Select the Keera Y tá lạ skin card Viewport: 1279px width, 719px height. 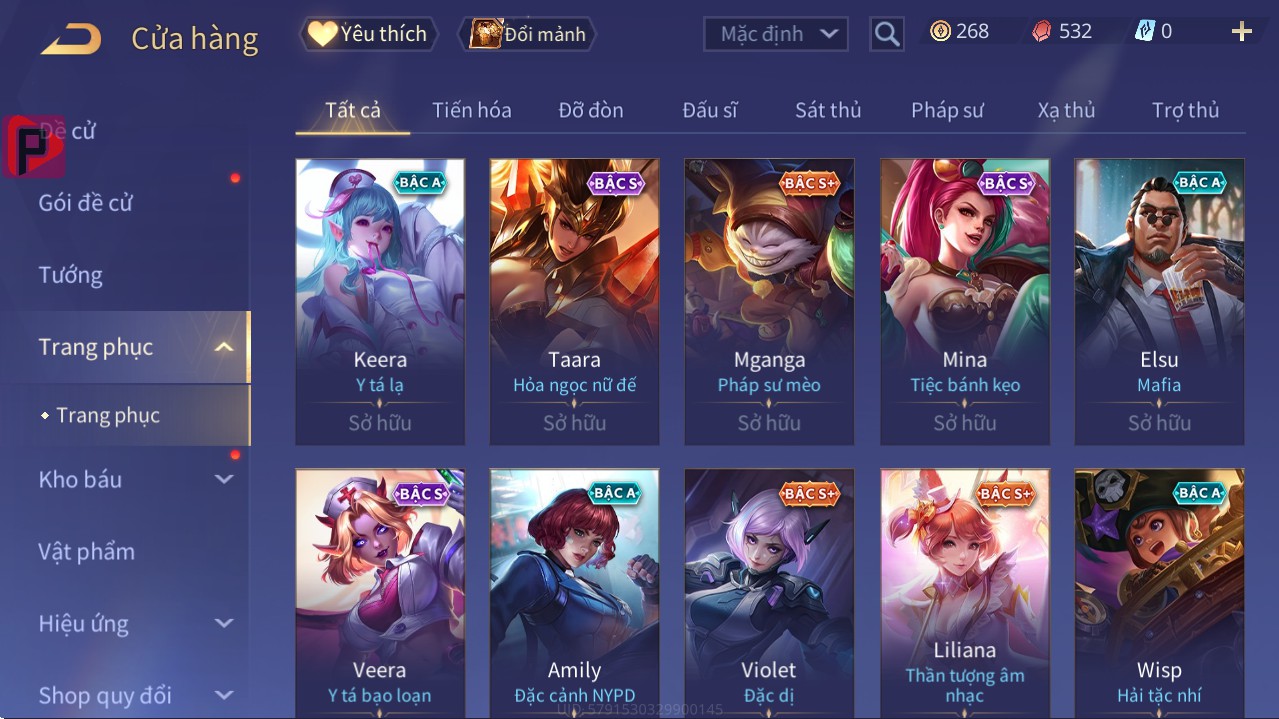(380, 301)
